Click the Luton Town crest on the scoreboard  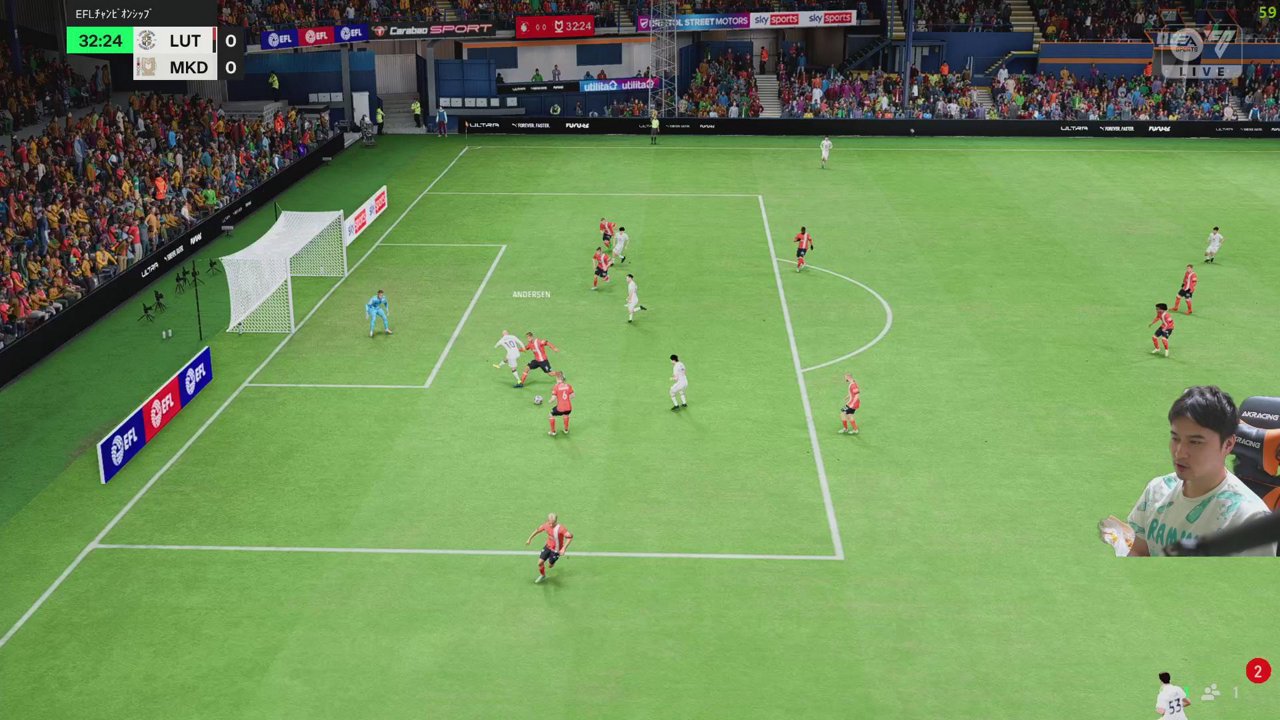click(x=147, y=40)
